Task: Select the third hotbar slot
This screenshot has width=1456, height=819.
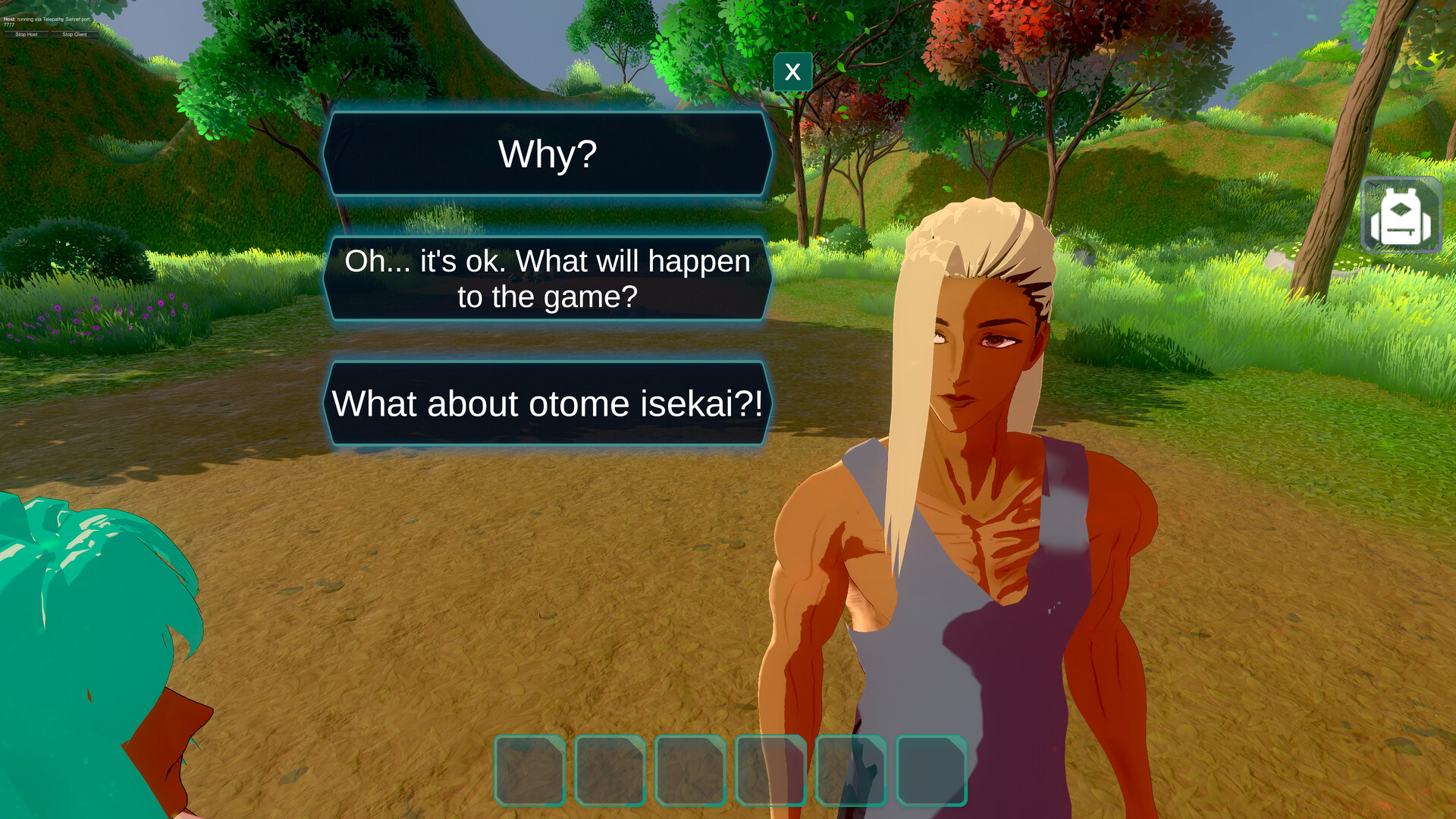Action: click(691, 769)
